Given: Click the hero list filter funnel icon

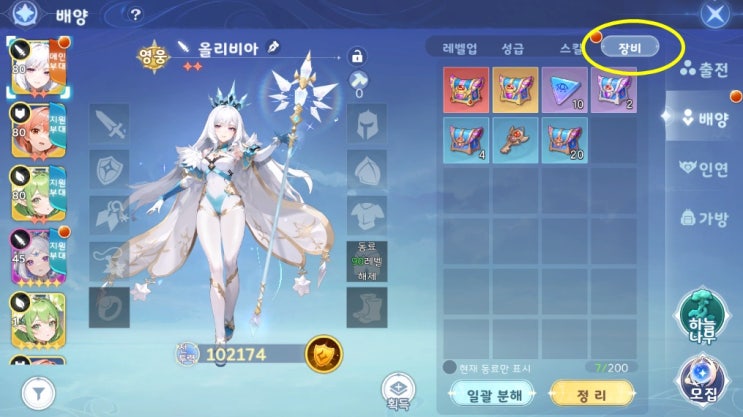Looking at the screenshot, I should coord(40,393).
